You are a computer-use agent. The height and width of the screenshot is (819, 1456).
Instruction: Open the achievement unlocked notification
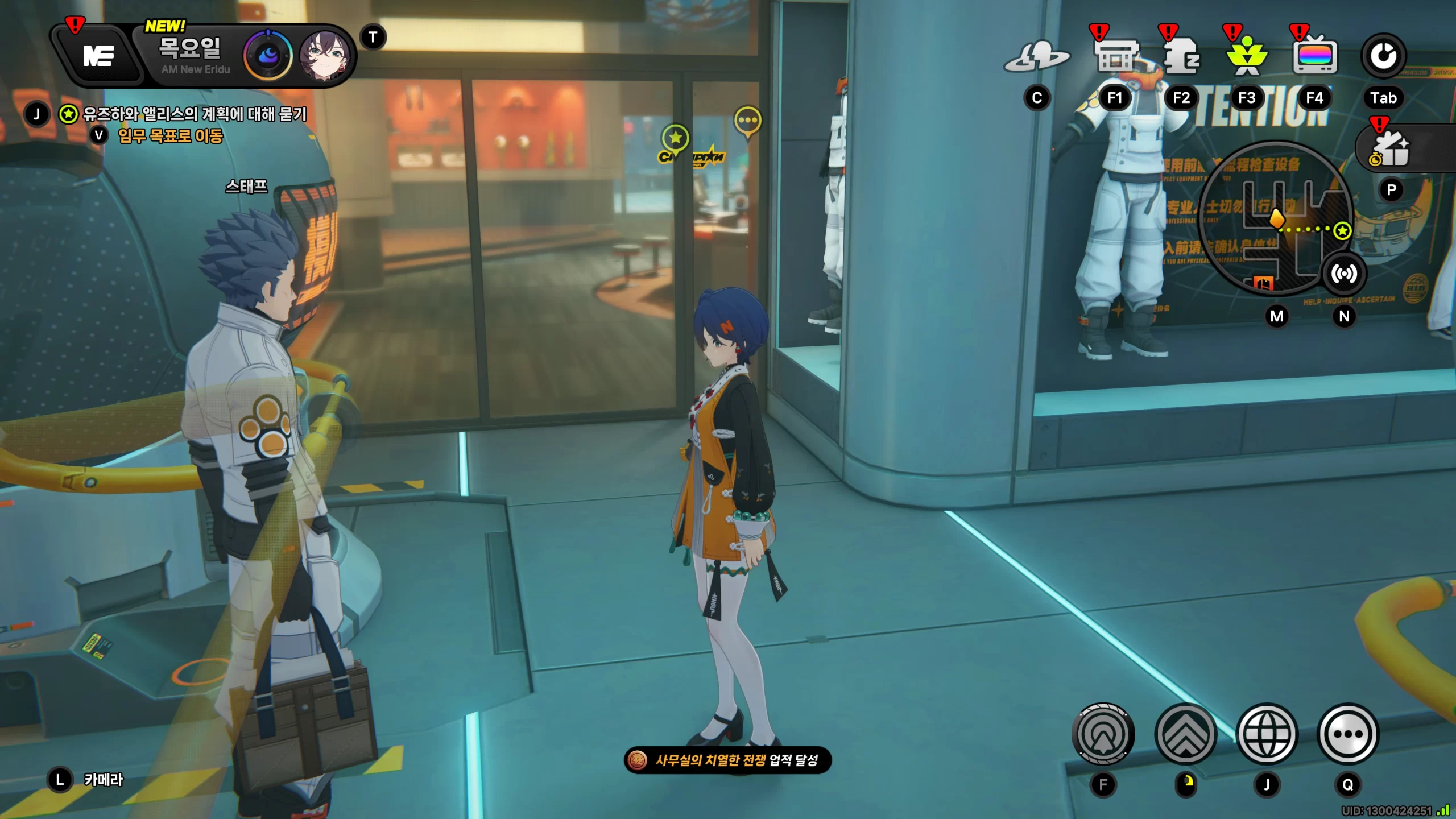point(727,760)
